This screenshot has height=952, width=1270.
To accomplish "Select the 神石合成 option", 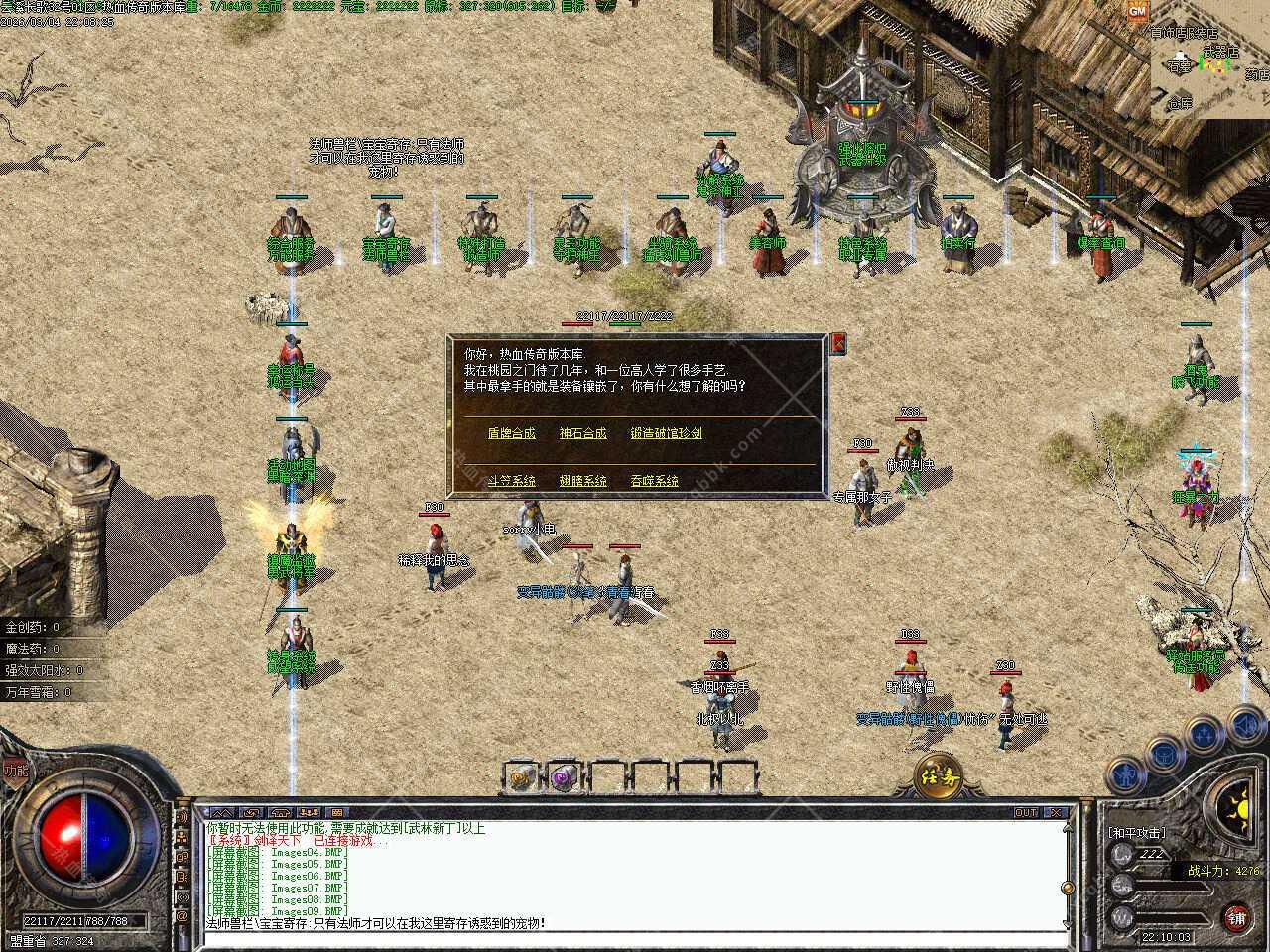I will (582, 433).
